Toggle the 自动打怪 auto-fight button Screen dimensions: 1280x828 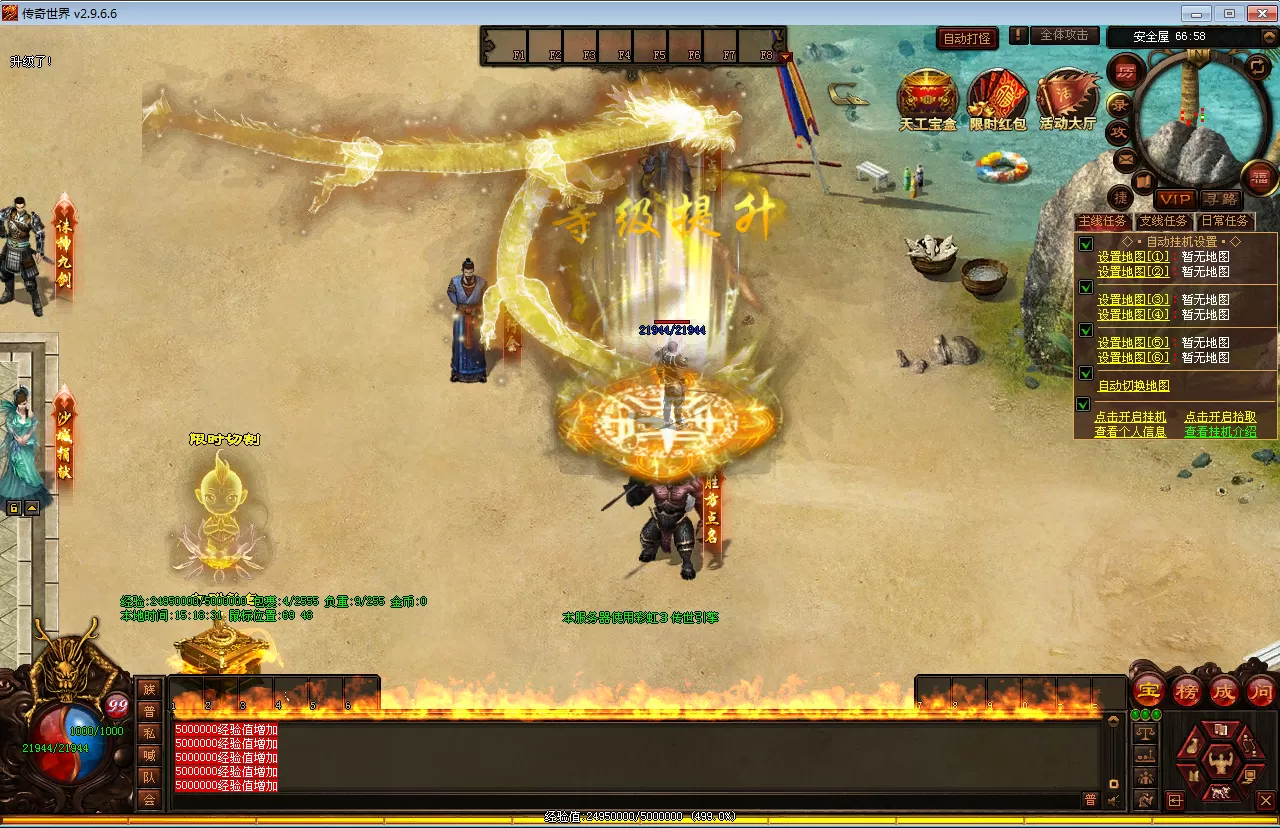point(967,39)
